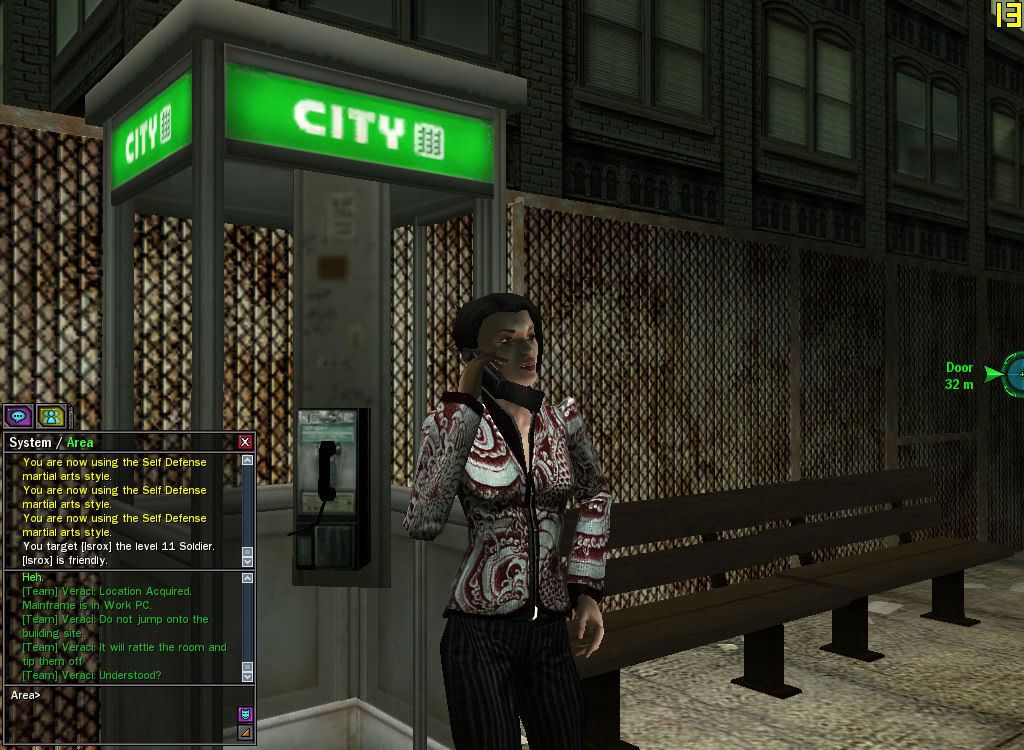Click up arrow on Team chat scrollbar

click(247, 578)
